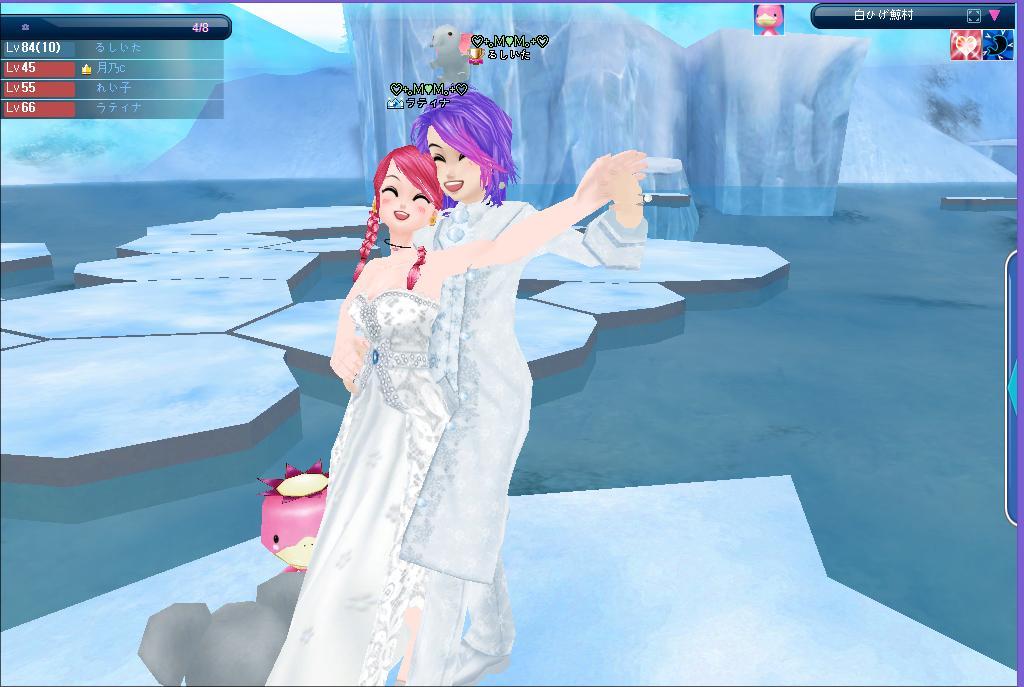1024x687 pixels.
Task: Toggle the map expand icon beside 白ひげ鯨村
Action: tap(974, 16)
